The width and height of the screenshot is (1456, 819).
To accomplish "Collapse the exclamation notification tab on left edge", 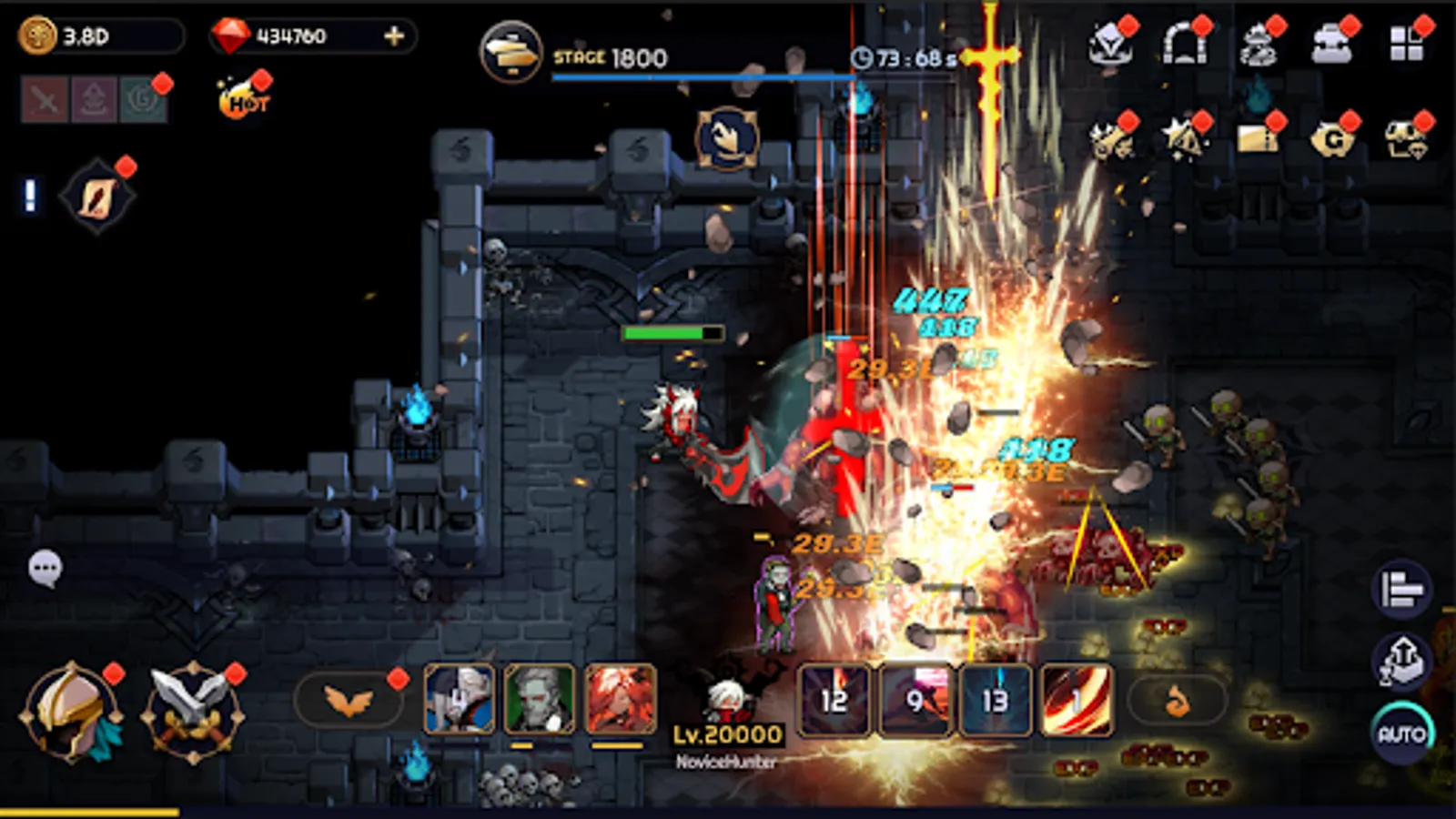I will [x=30, y=193].
